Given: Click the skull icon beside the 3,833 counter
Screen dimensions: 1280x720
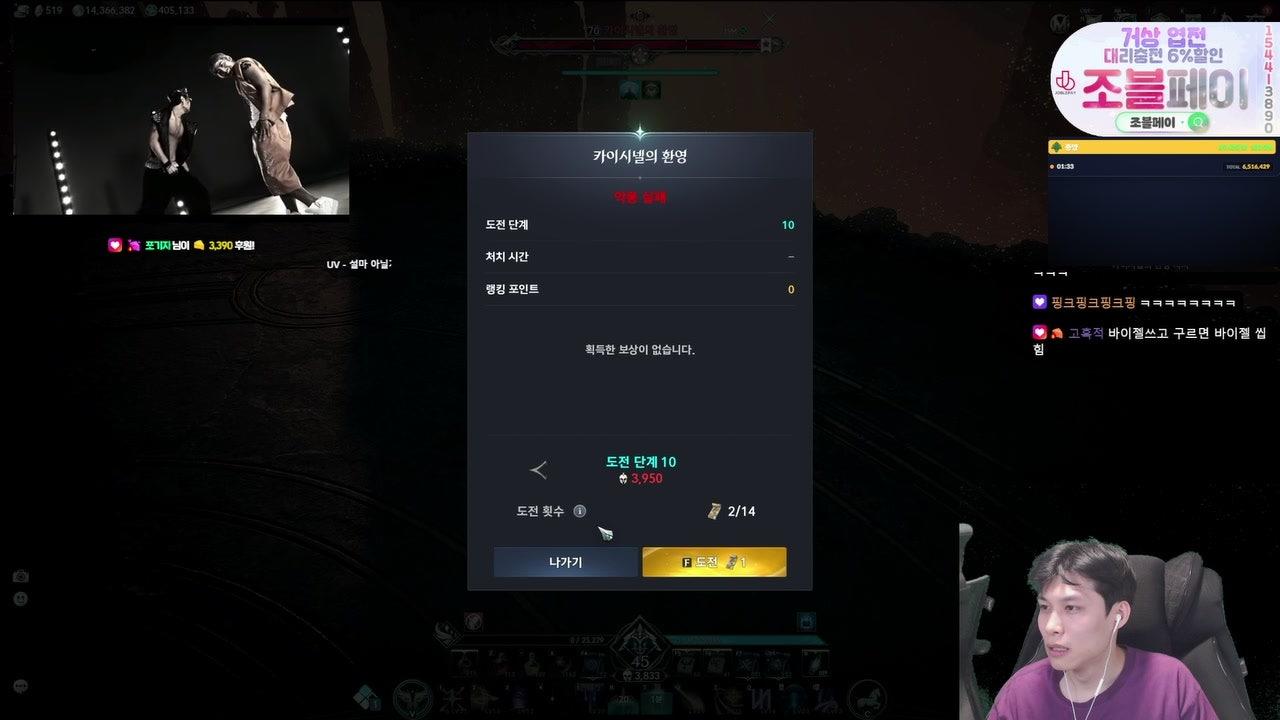Looking at the screenshot, I should (x=626, y=675).
